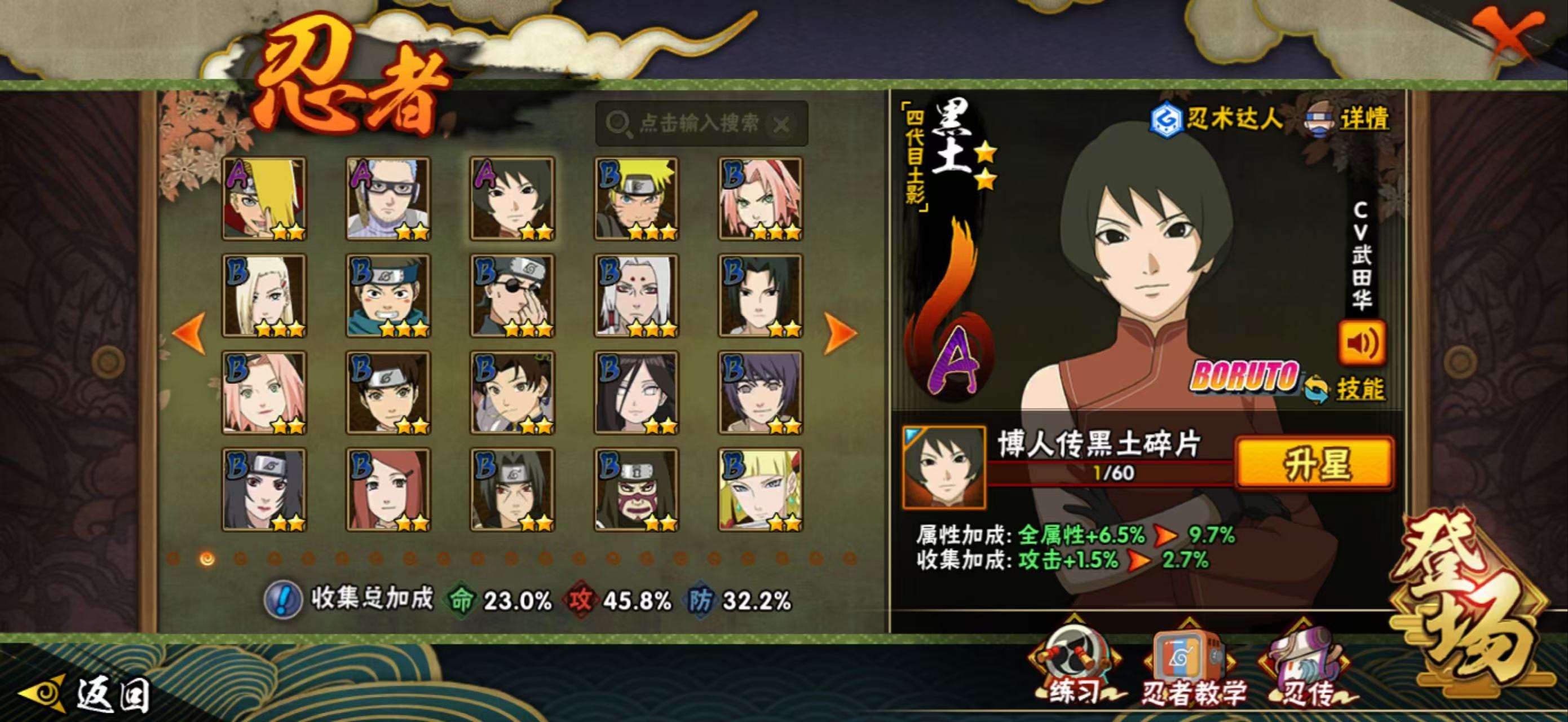This screenshot has width=1568, height=722.
Task: Choose the white-haired Kimimaro portrait
Action: 636,296
